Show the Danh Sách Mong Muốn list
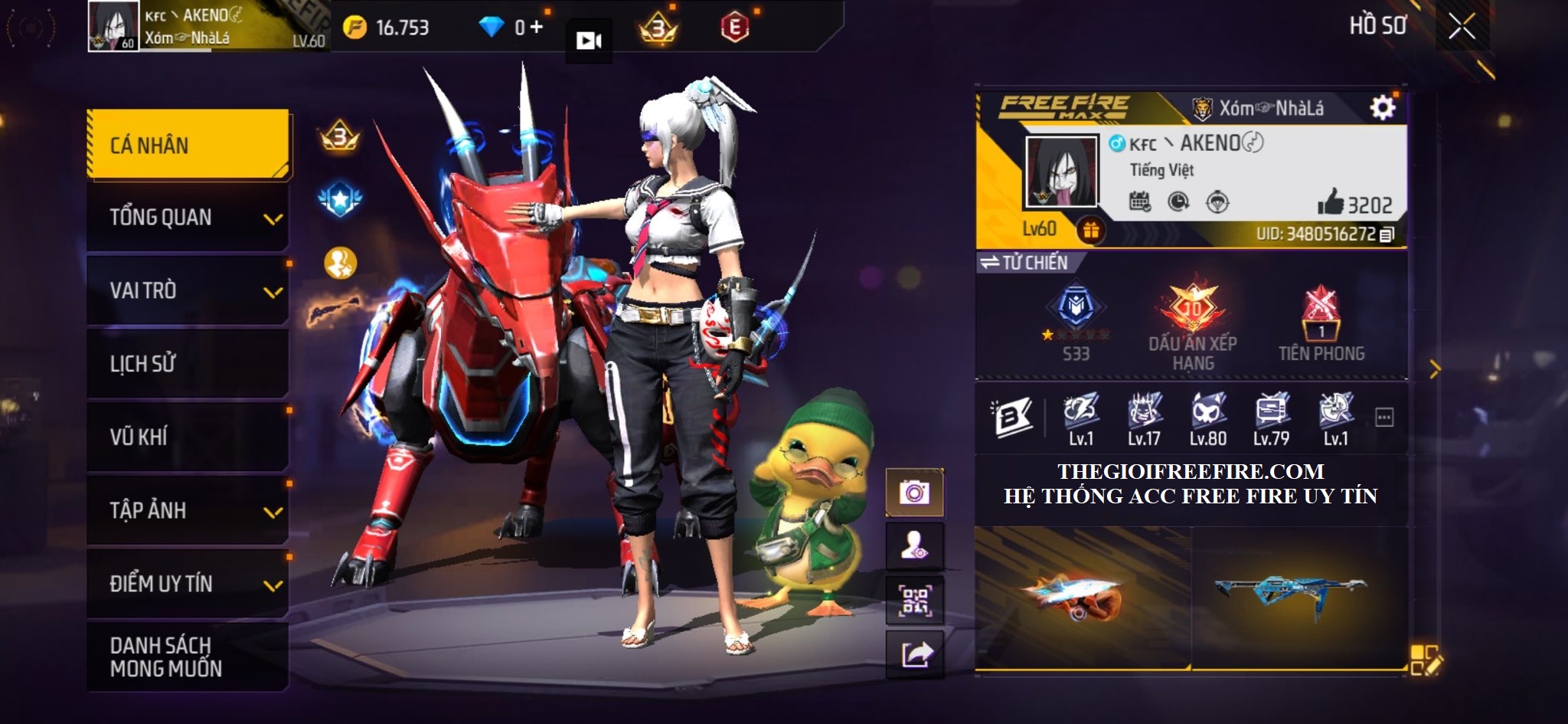Screen dimensions: 1568x724 click(x=188, y=657)
